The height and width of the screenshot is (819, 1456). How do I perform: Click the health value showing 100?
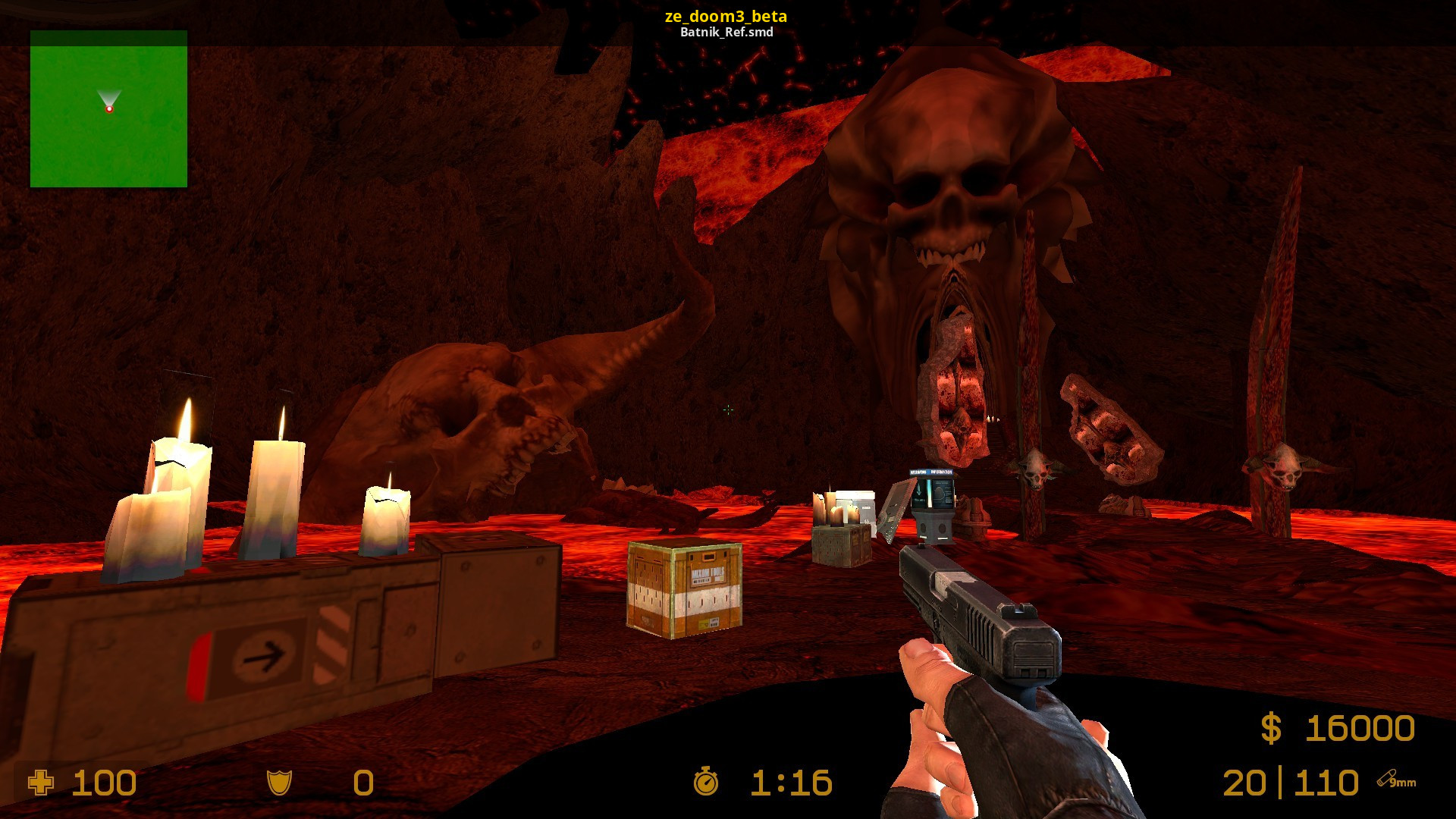[105, 783]
